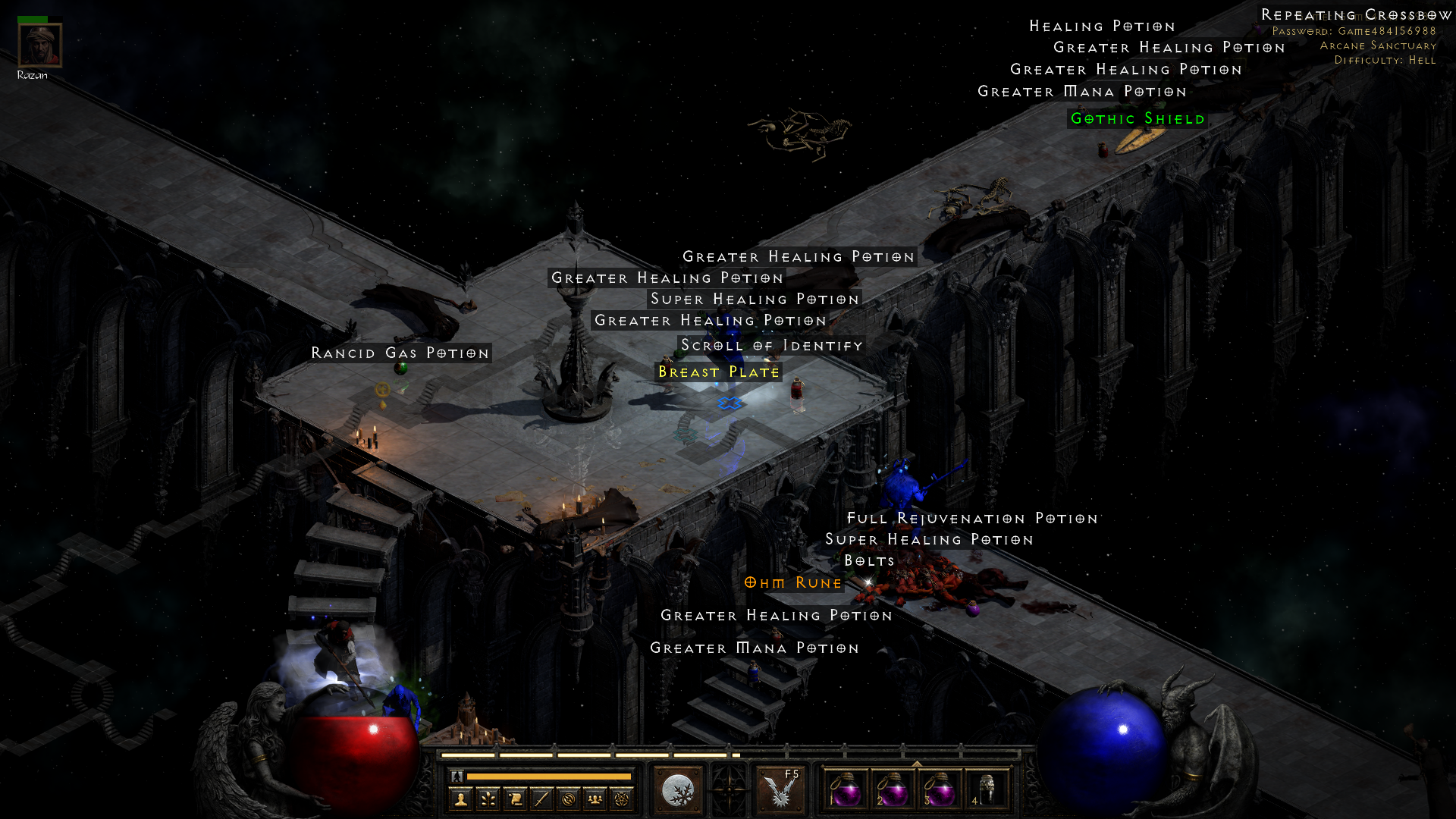Open the skill tree plant icon
Image resolution: width=1456 pixels, height=819 pixels.
(x=488, y=799)
